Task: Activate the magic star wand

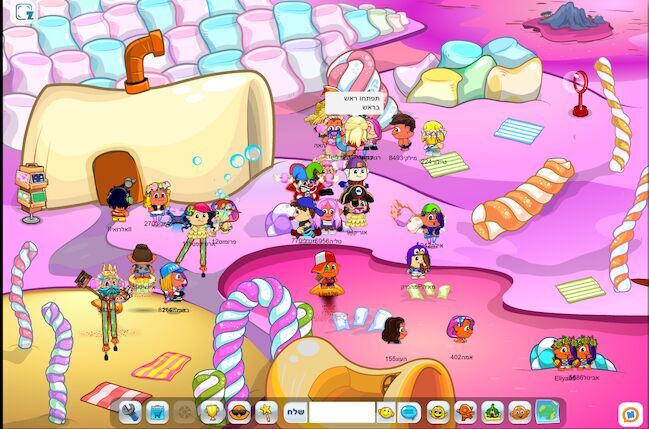Action: [x=266, y=411]
